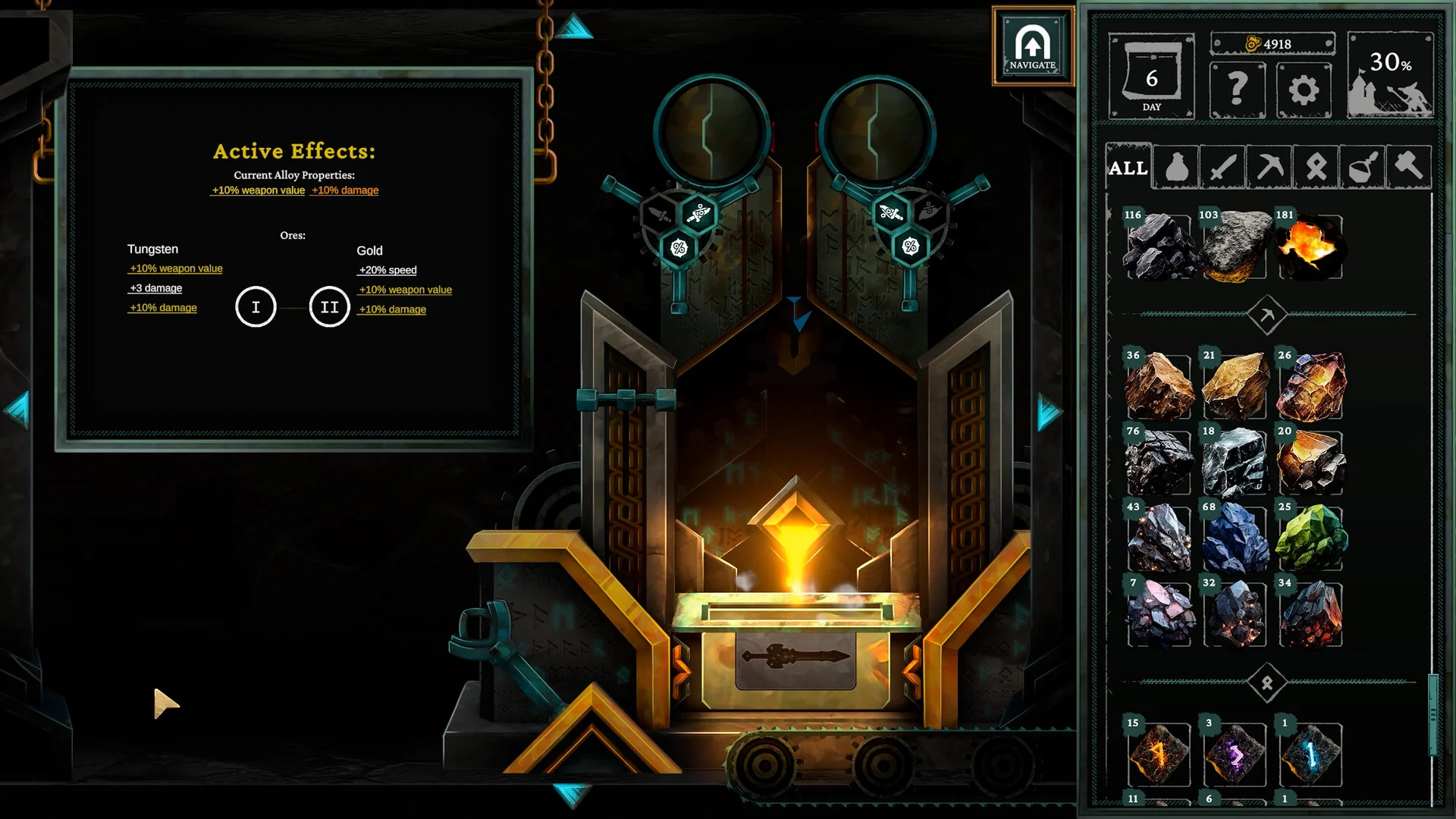The width and height of the screenshot is (1456, 819).
Task: Switch to the pickaxe ores tab
Action: tap(1269, 168)
